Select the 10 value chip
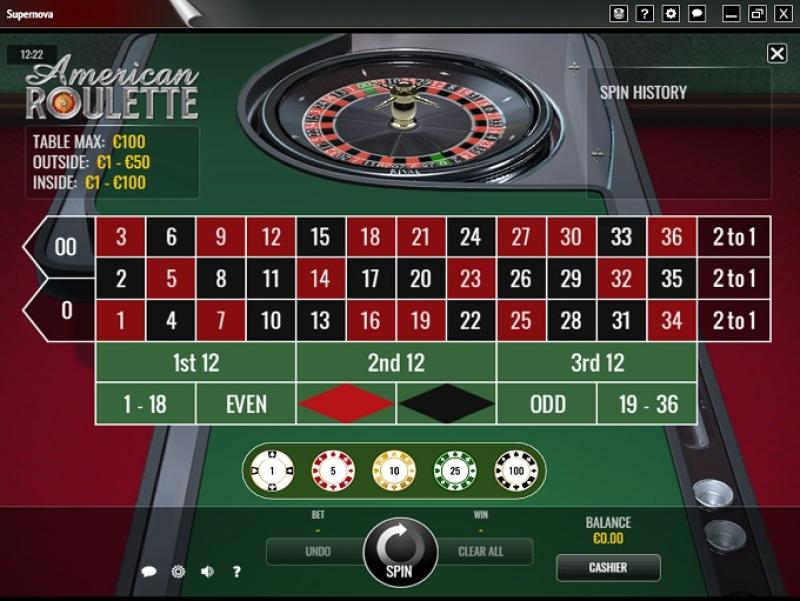Screen dimensions: 800x601 coord(393,469)
